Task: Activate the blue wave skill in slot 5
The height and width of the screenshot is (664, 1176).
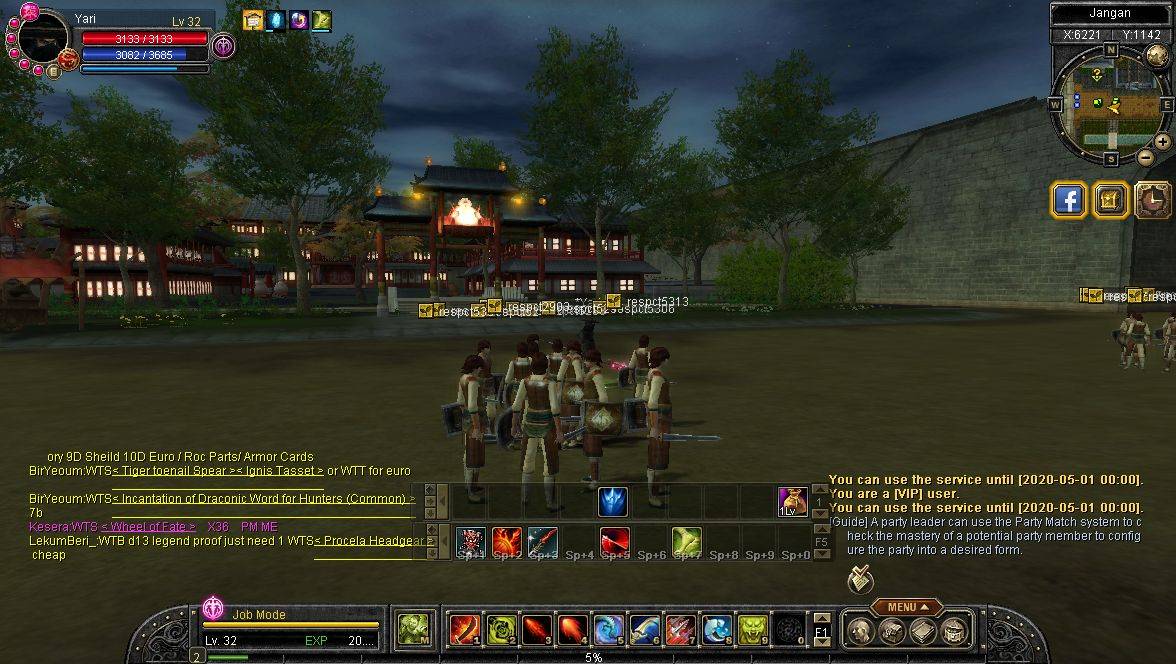Action: point(608,629)
